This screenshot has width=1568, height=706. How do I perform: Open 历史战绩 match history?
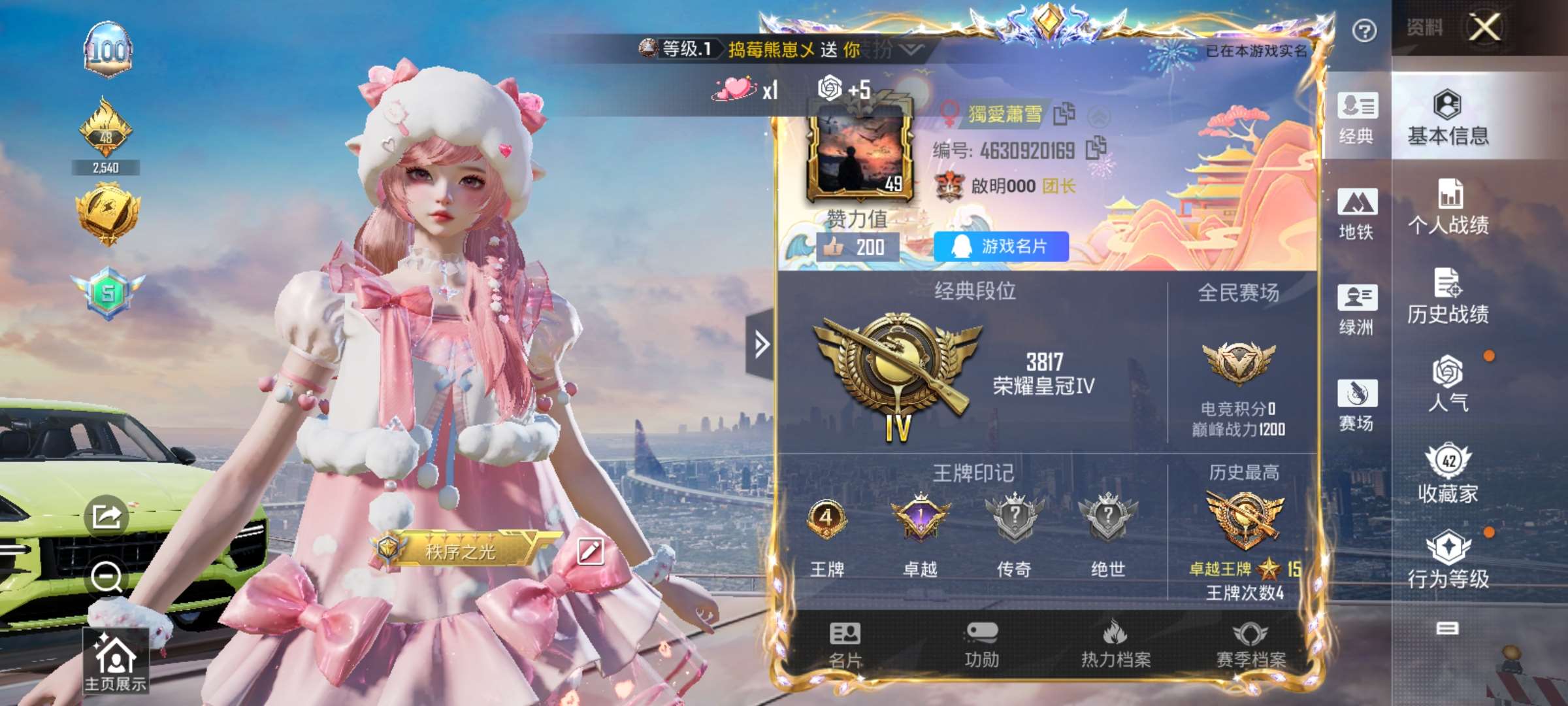[1448, 297]
